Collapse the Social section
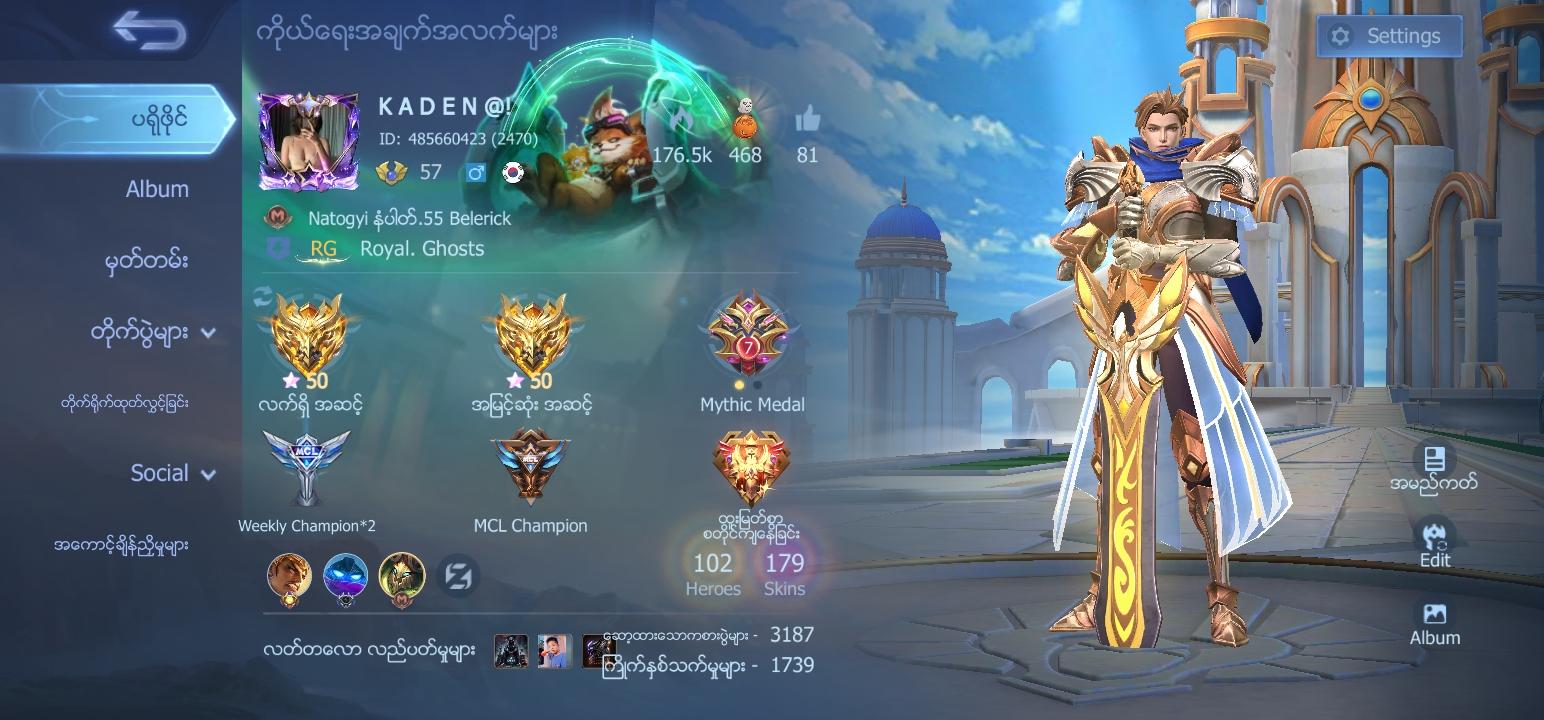This screenshot has width=1544, height=720. [x=162, y=473]
